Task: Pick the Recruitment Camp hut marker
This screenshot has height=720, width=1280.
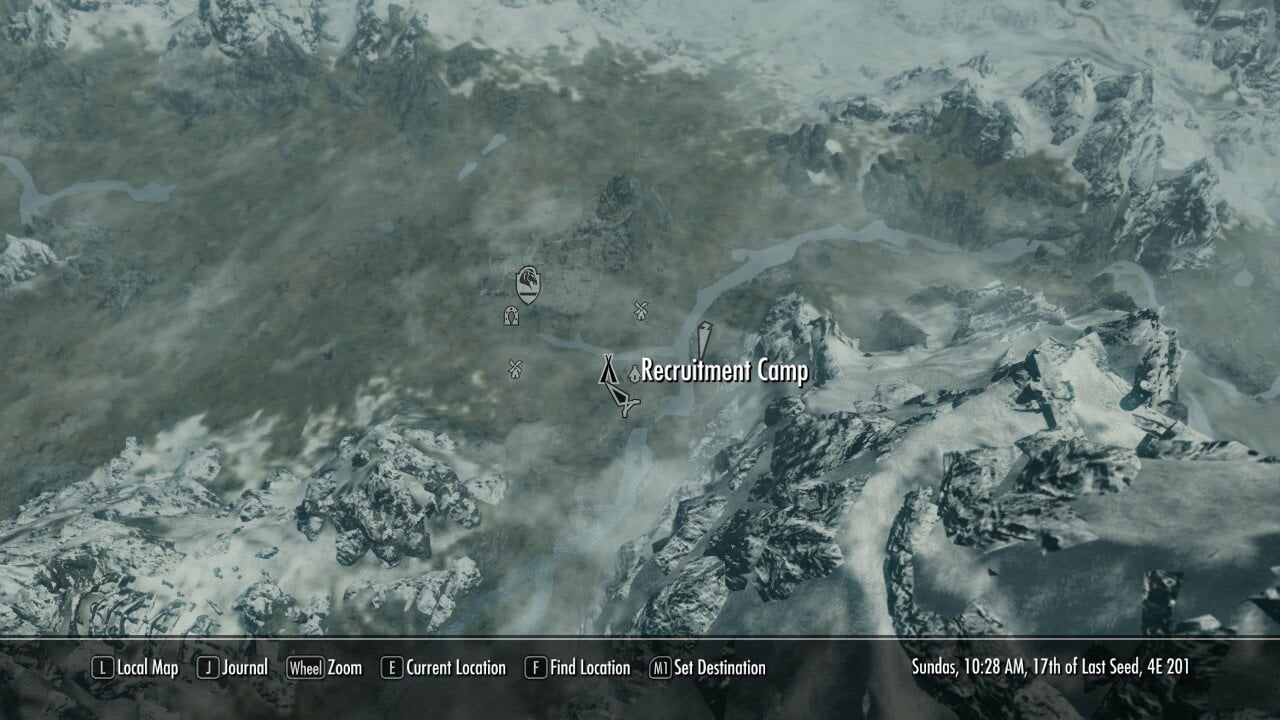Action: tap(633, 373)
